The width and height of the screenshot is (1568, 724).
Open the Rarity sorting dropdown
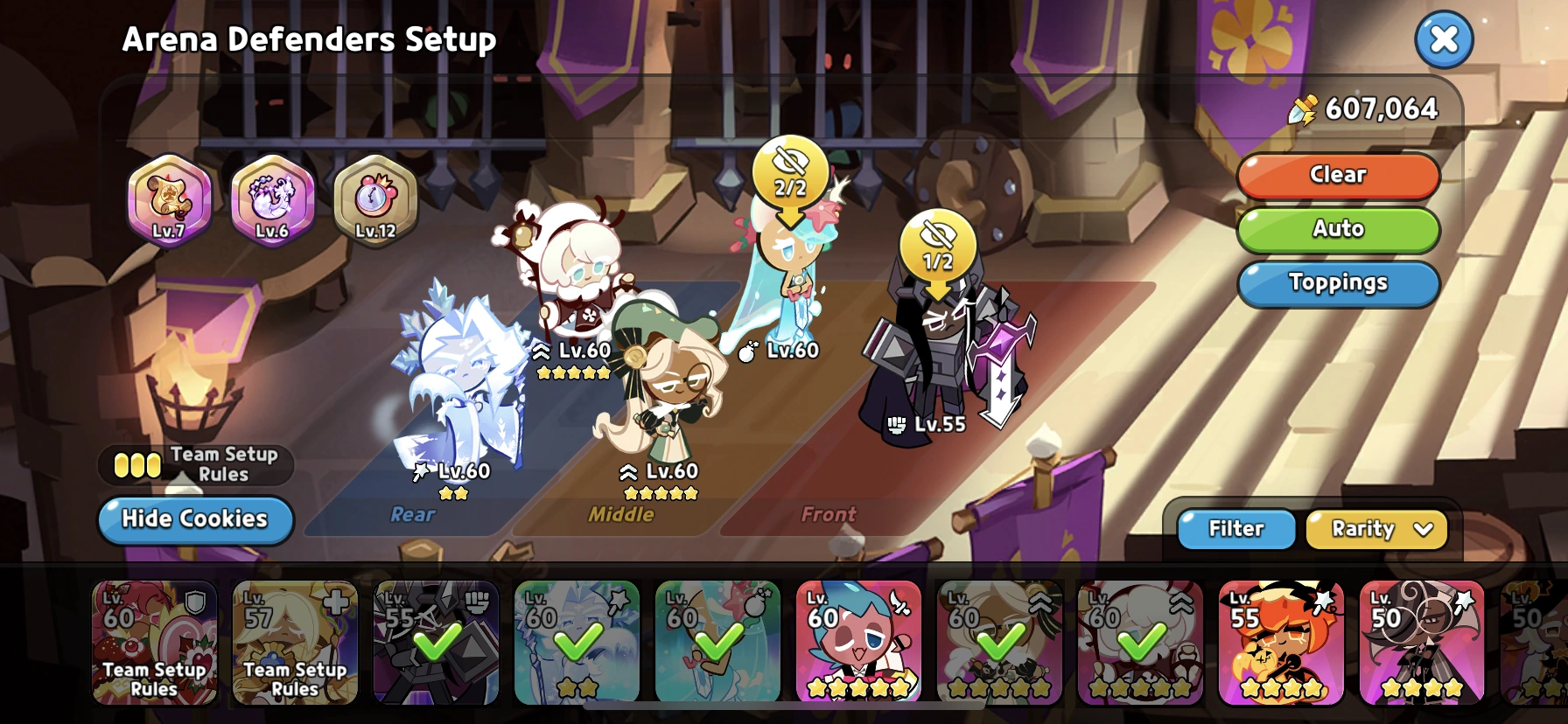coord(1375,529)
